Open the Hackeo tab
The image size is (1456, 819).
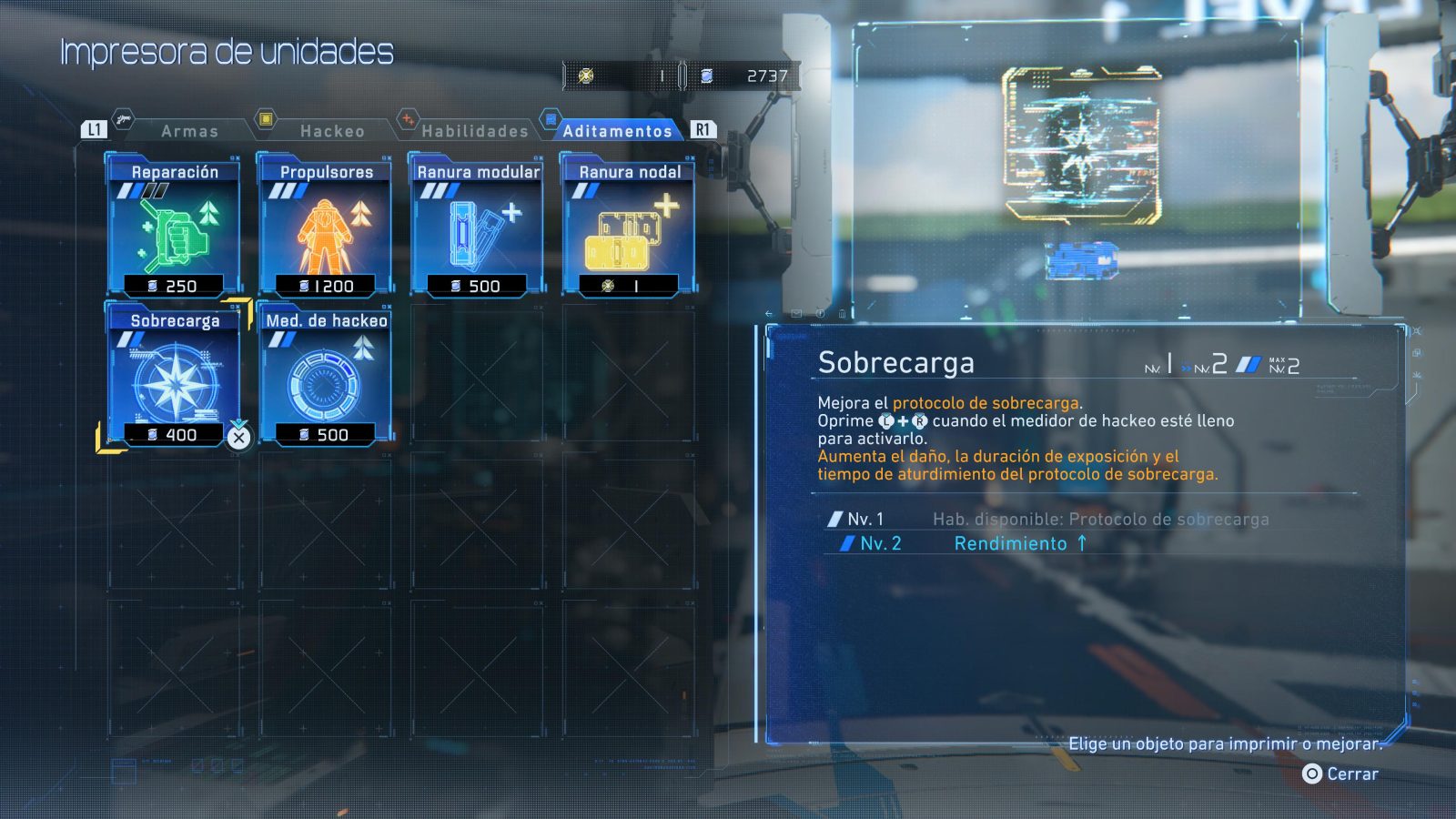(332, 131)
